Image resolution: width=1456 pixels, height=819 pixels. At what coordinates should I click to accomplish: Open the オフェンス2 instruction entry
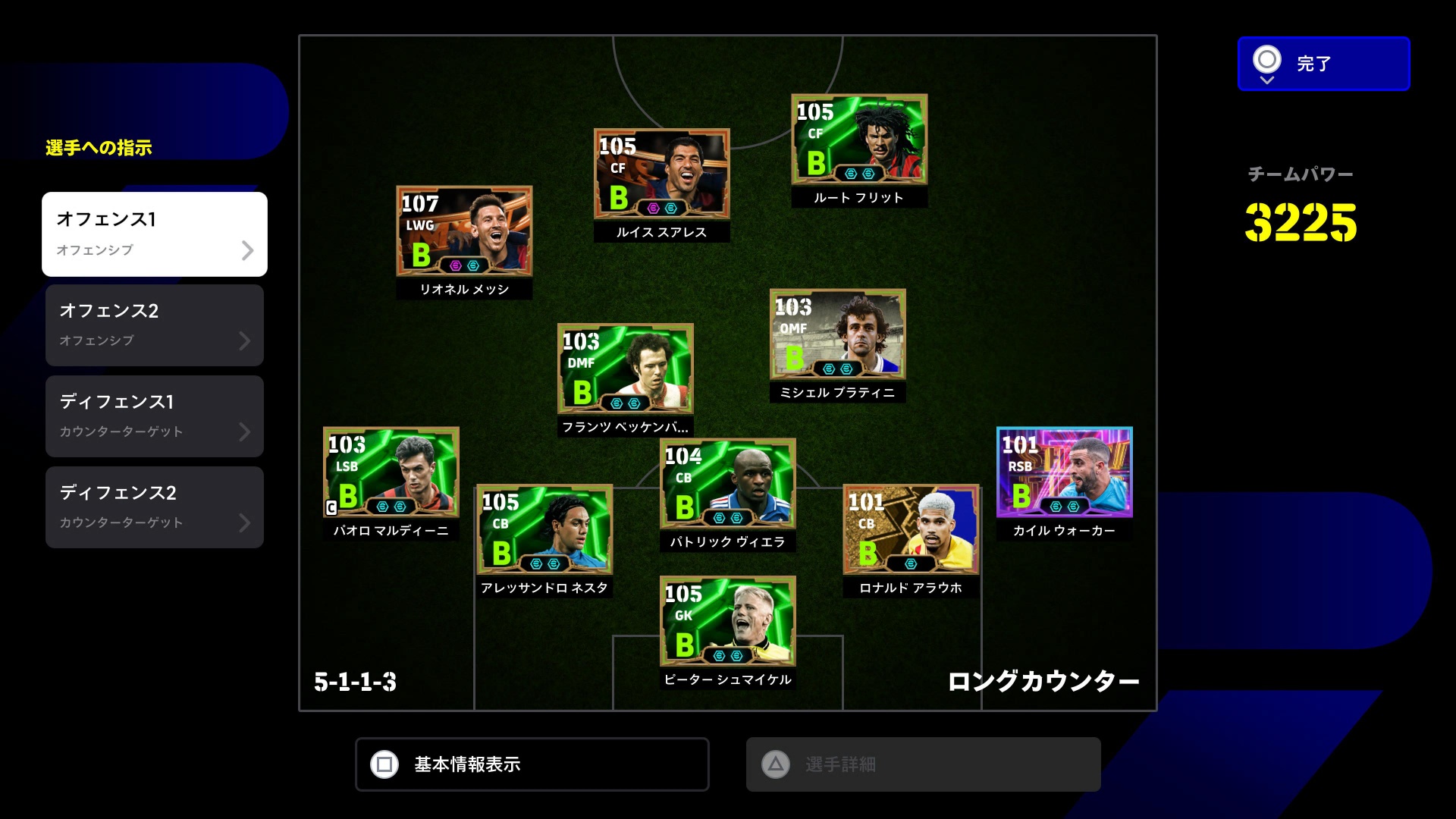(x=155, y=325)
